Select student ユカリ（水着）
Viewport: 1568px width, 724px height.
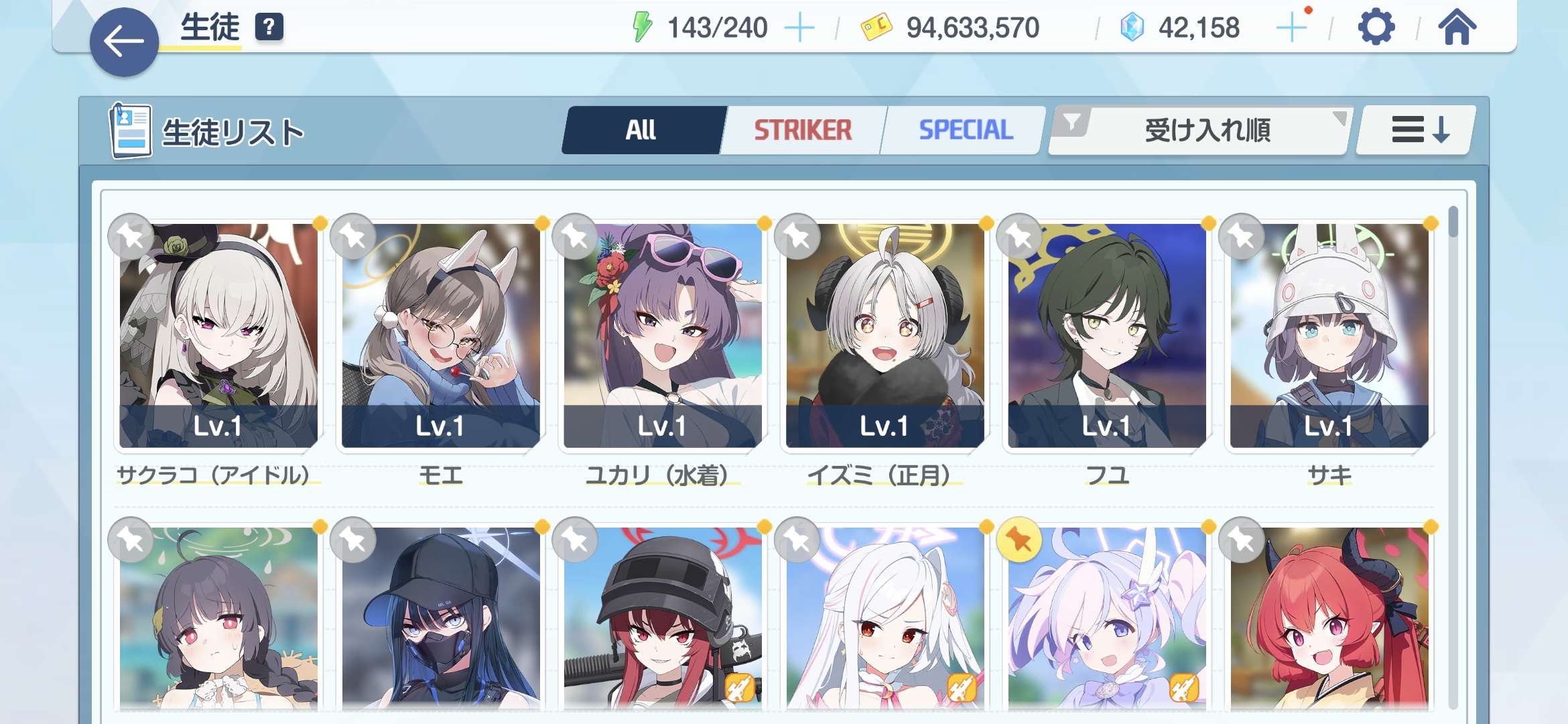point(663,335)
